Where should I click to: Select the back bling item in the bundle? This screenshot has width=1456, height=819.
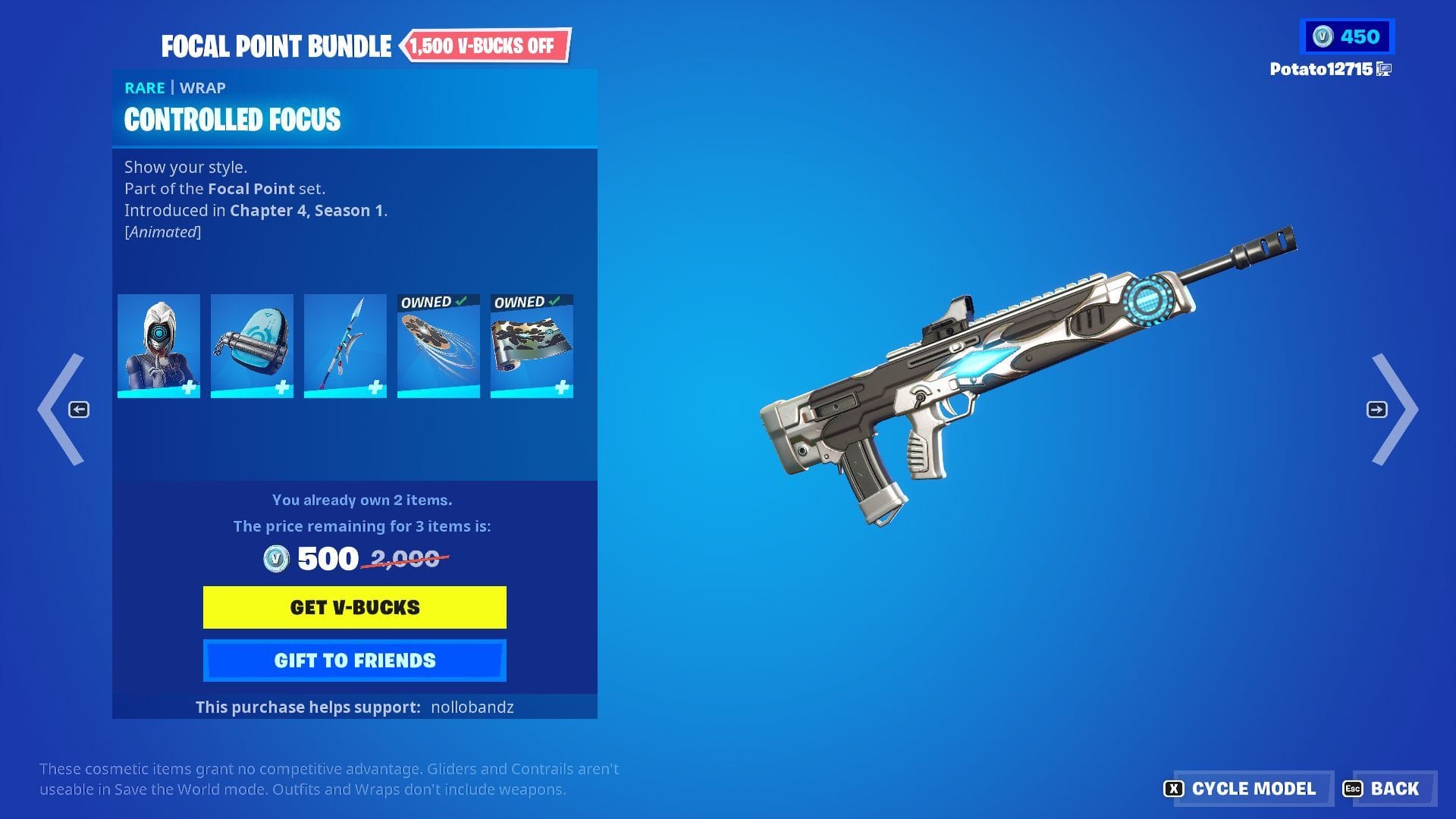[x=252, y=345]
